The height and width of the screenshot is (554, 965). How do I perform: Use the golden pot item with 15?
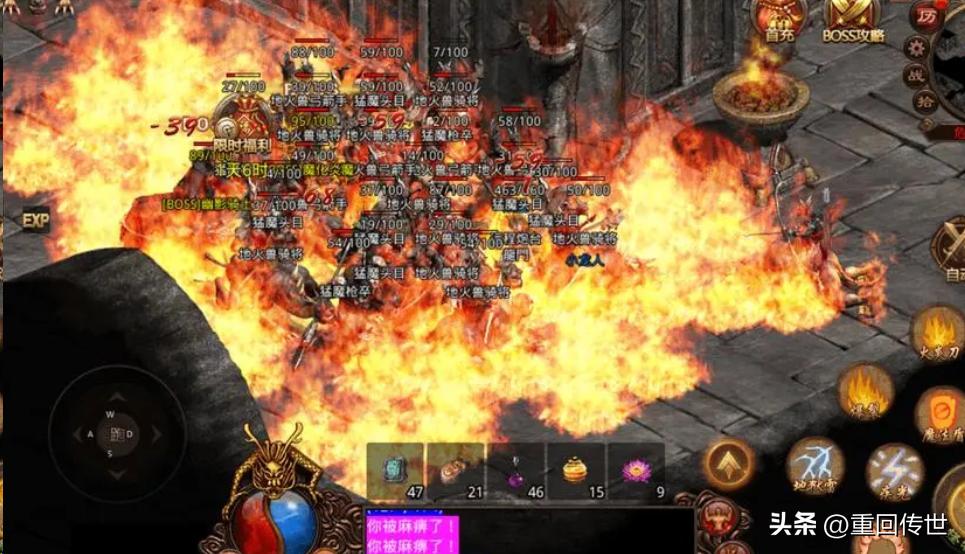coord(576,471)
